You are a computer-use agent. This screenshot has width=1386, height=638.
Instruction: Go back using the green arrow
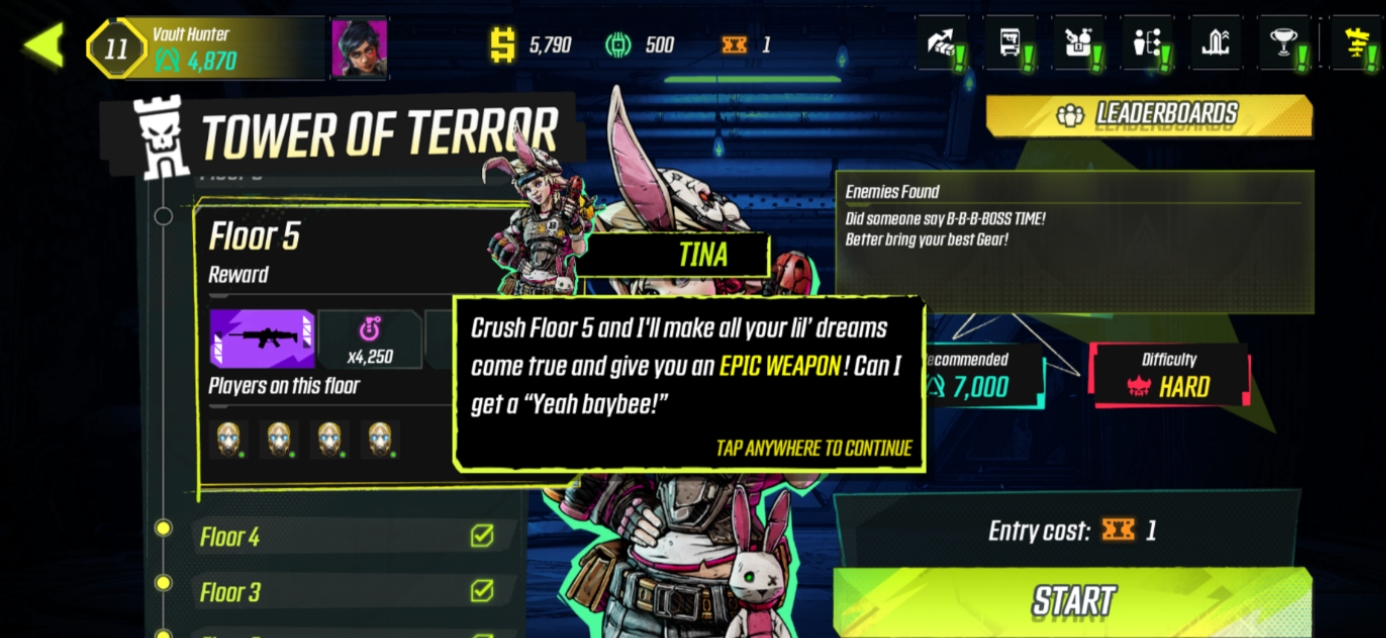point(44,45)
